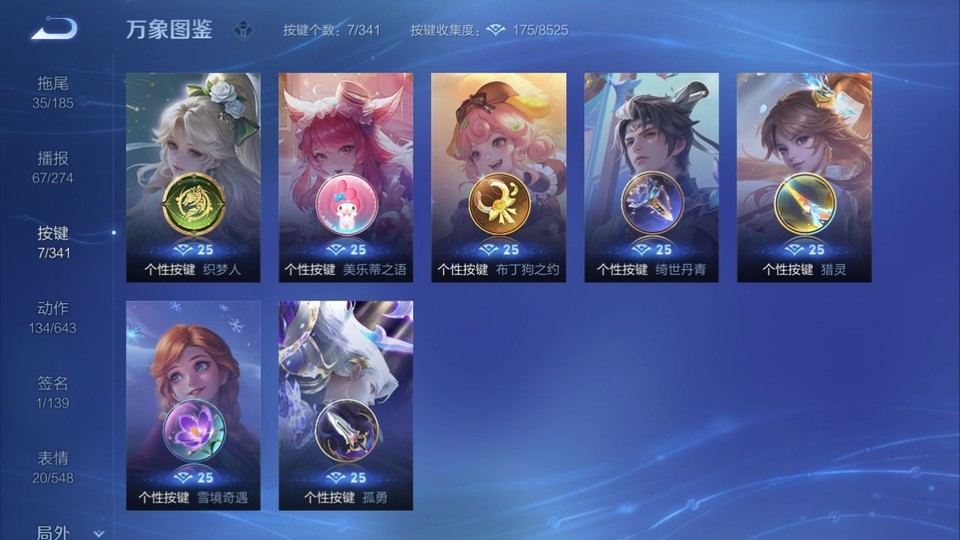Select the 织梦人 key skin card
This screenshot has width=960, height=540.
pyautogui.click(x=193, y=177)
